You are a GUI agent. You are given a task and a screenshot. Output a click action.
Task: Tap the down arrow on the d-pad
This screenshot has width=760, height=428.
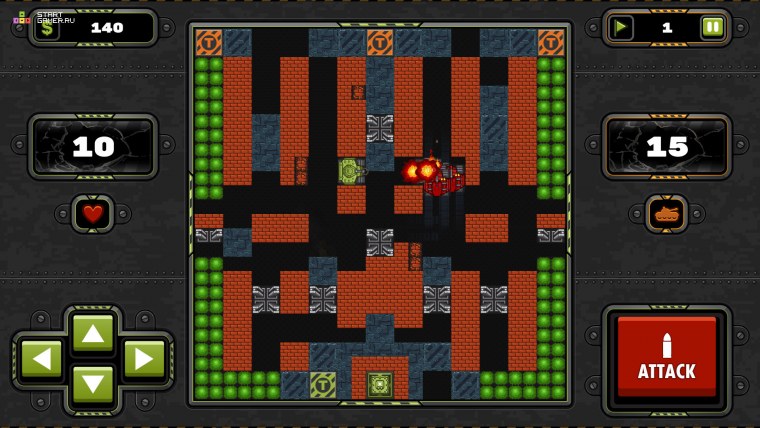point(93,384)
